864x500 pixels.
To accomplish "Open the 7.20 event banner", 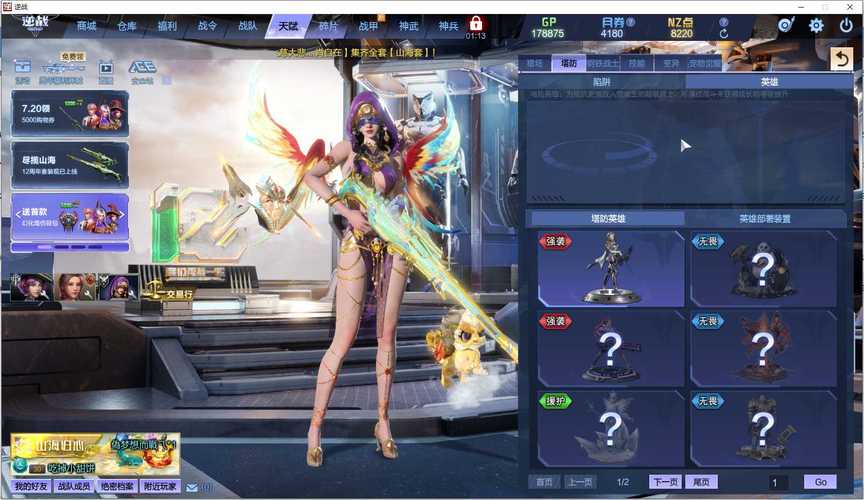I will (69, 114).
